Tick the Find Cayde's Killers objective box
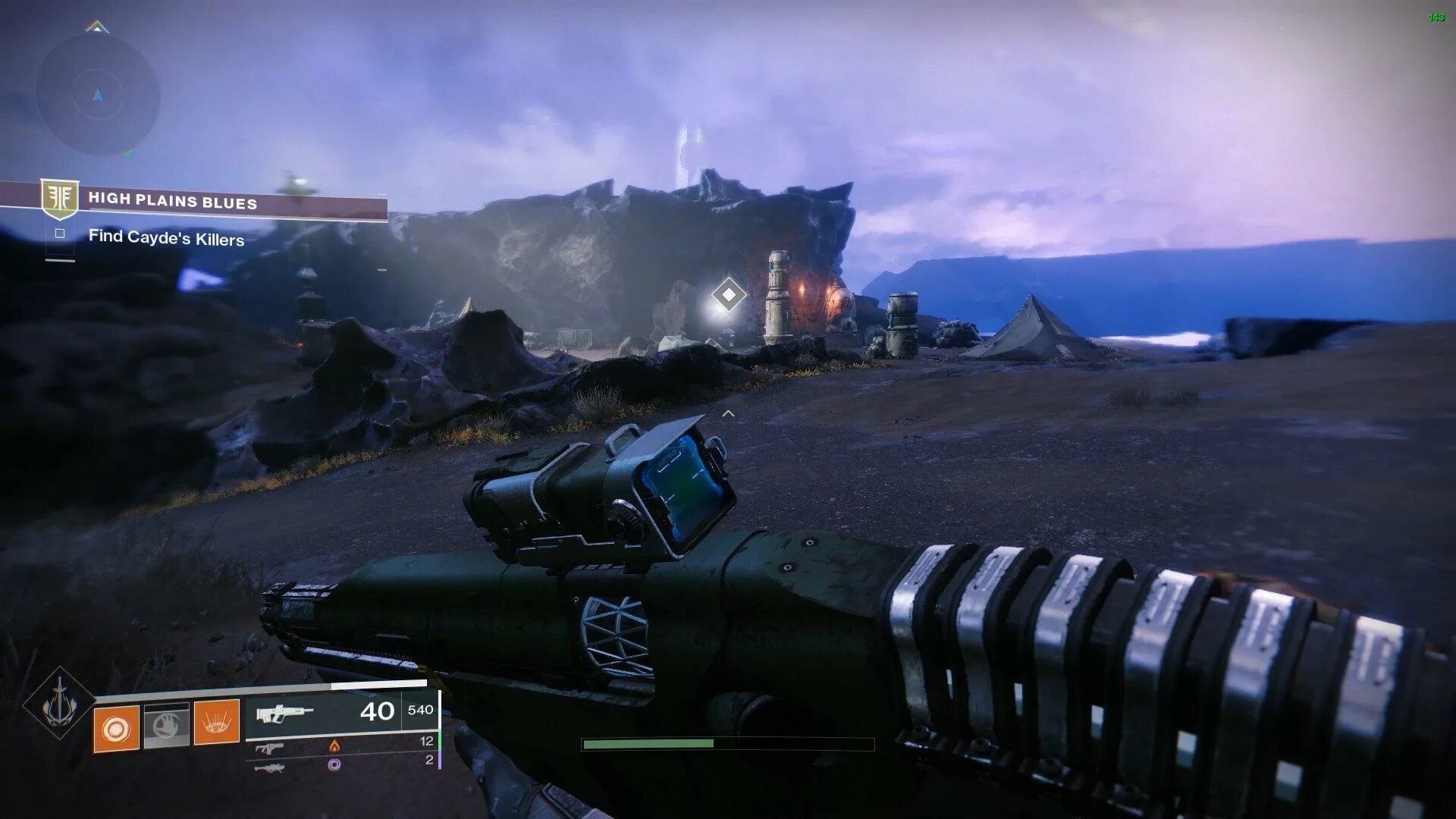Viewport: 1456px width, 819px height. 60,234
